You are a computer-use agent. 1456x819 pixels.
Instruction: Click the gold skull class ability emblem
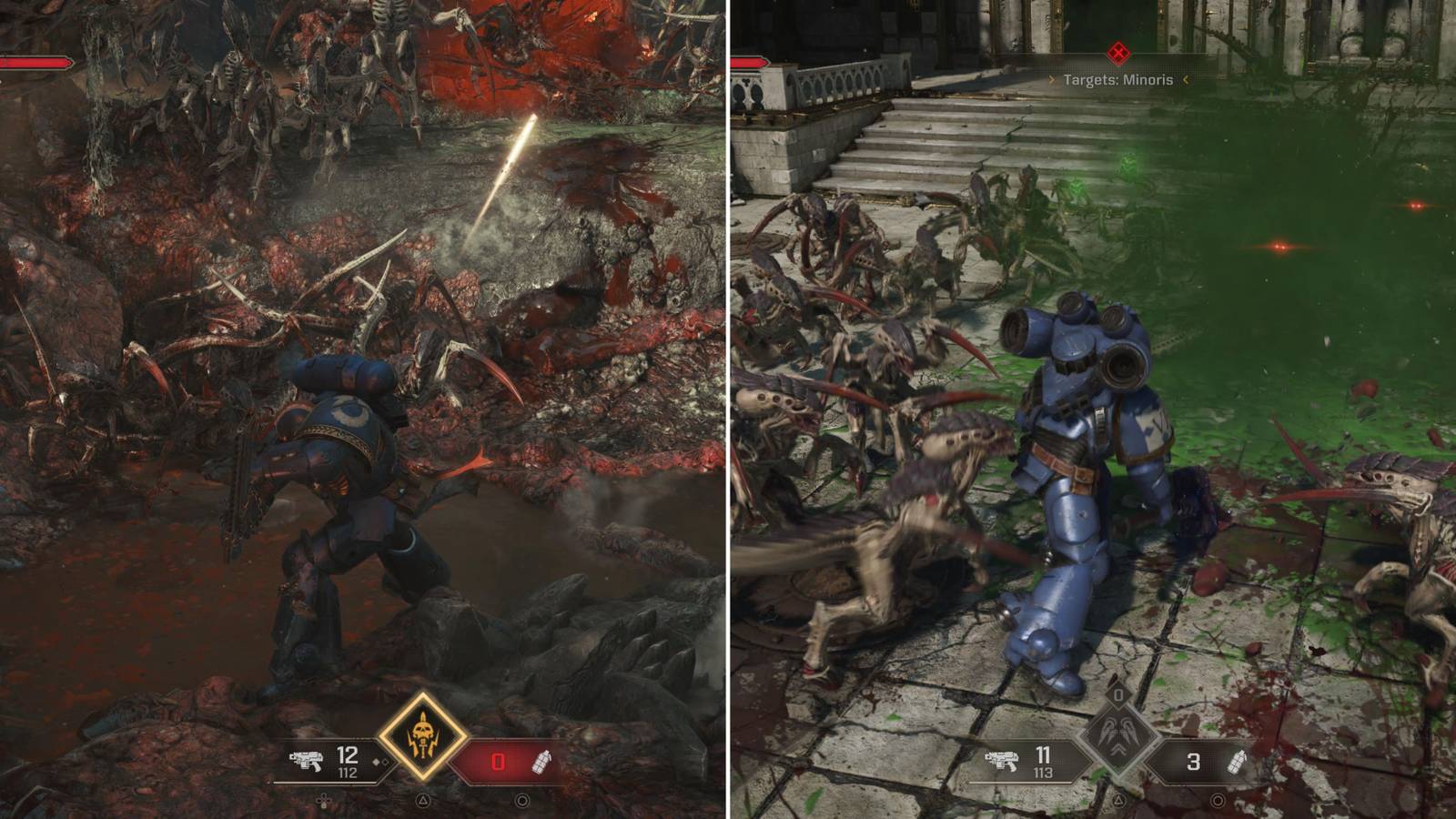(x=423, y=733)
